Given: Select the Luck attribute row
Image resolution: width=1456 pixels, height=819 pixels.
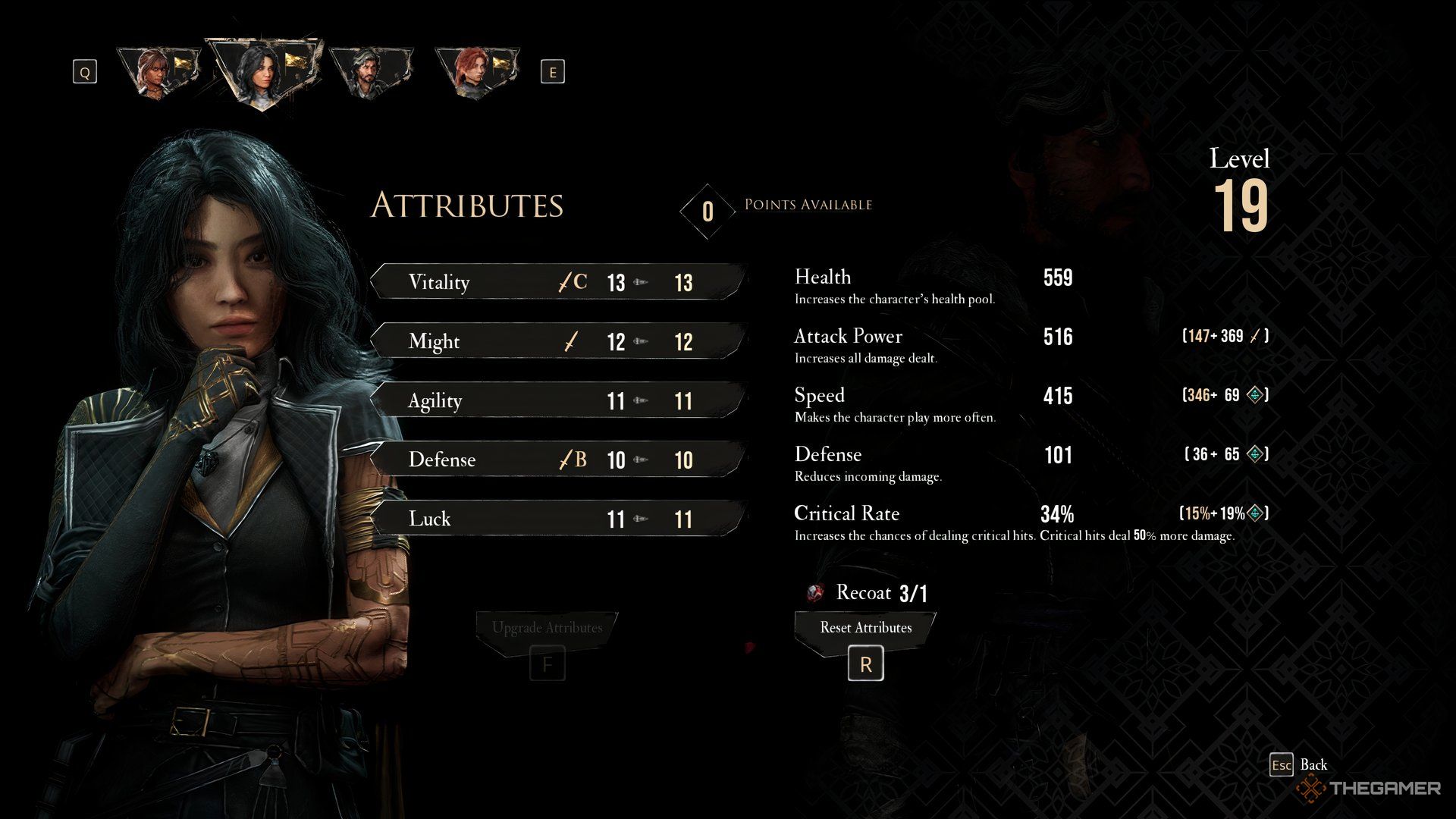Looking at the screenshot, I should (x=558, y=519).
